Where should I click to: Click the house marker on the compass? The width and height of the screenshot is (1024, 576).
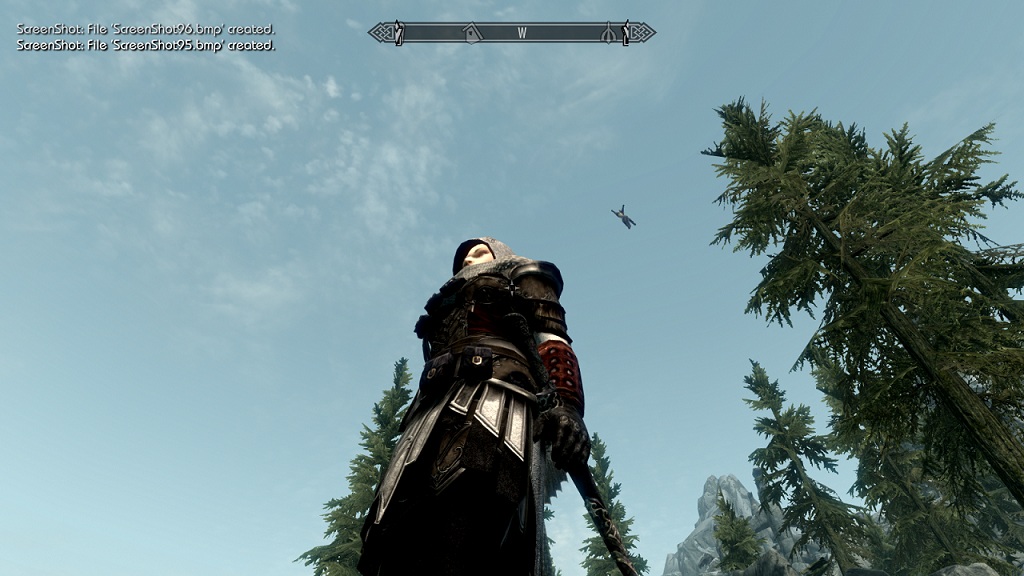coord(472,33)
